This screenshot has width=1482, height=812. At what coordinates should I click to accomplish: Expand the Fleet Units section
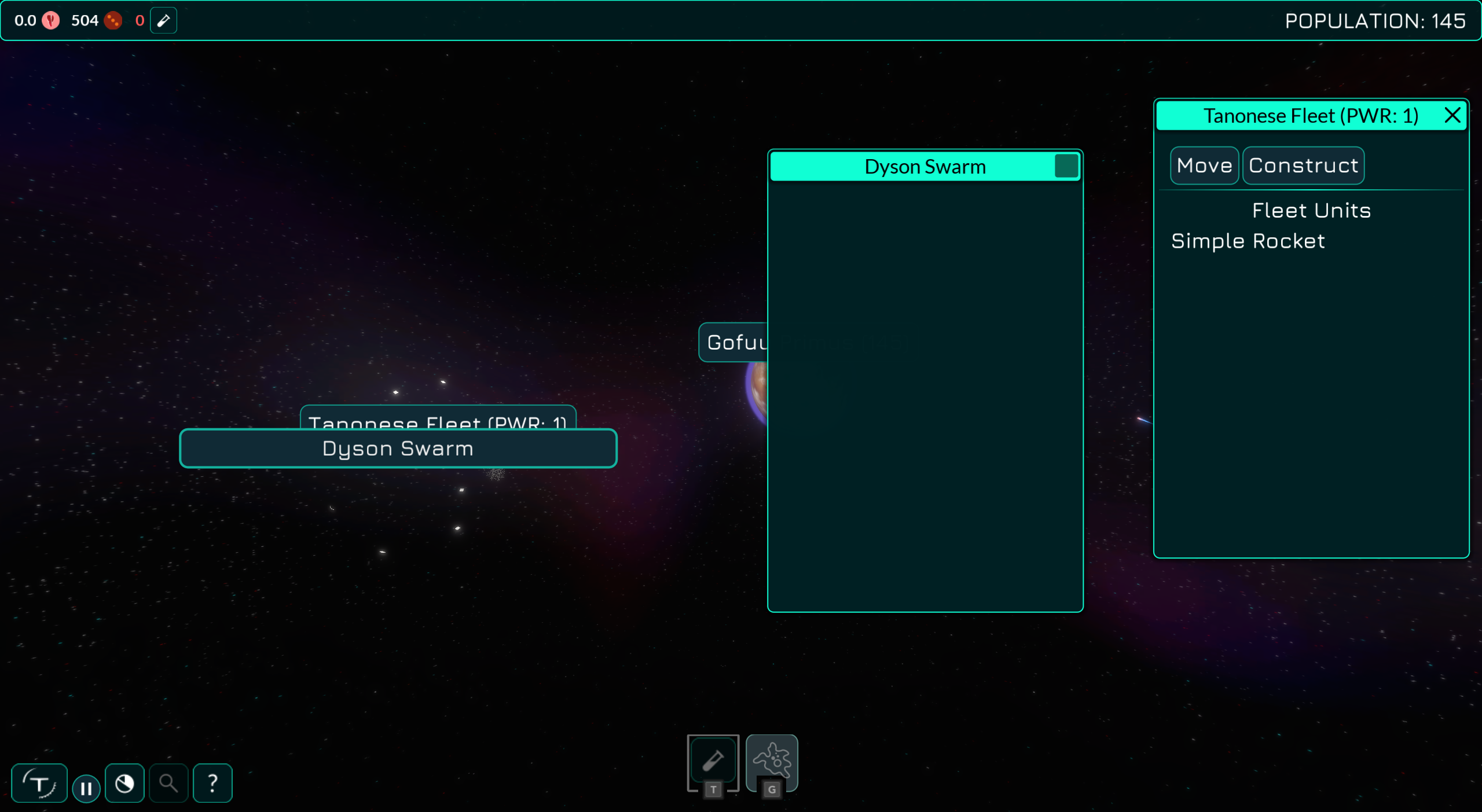click(1311, 210)
